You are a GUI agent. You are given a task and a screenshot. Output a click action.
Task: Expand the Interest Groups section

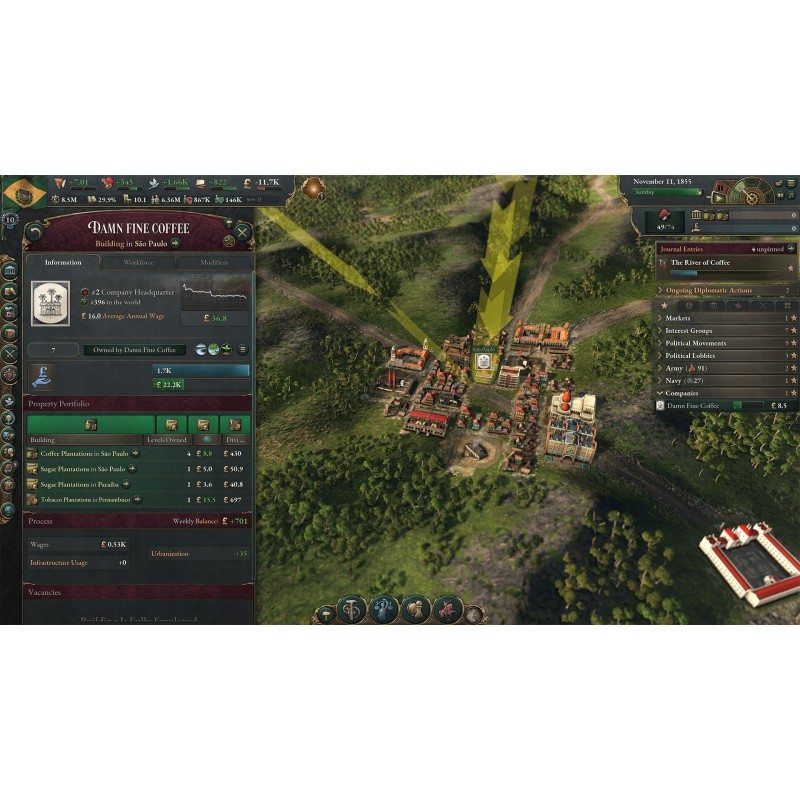point(690,330)
